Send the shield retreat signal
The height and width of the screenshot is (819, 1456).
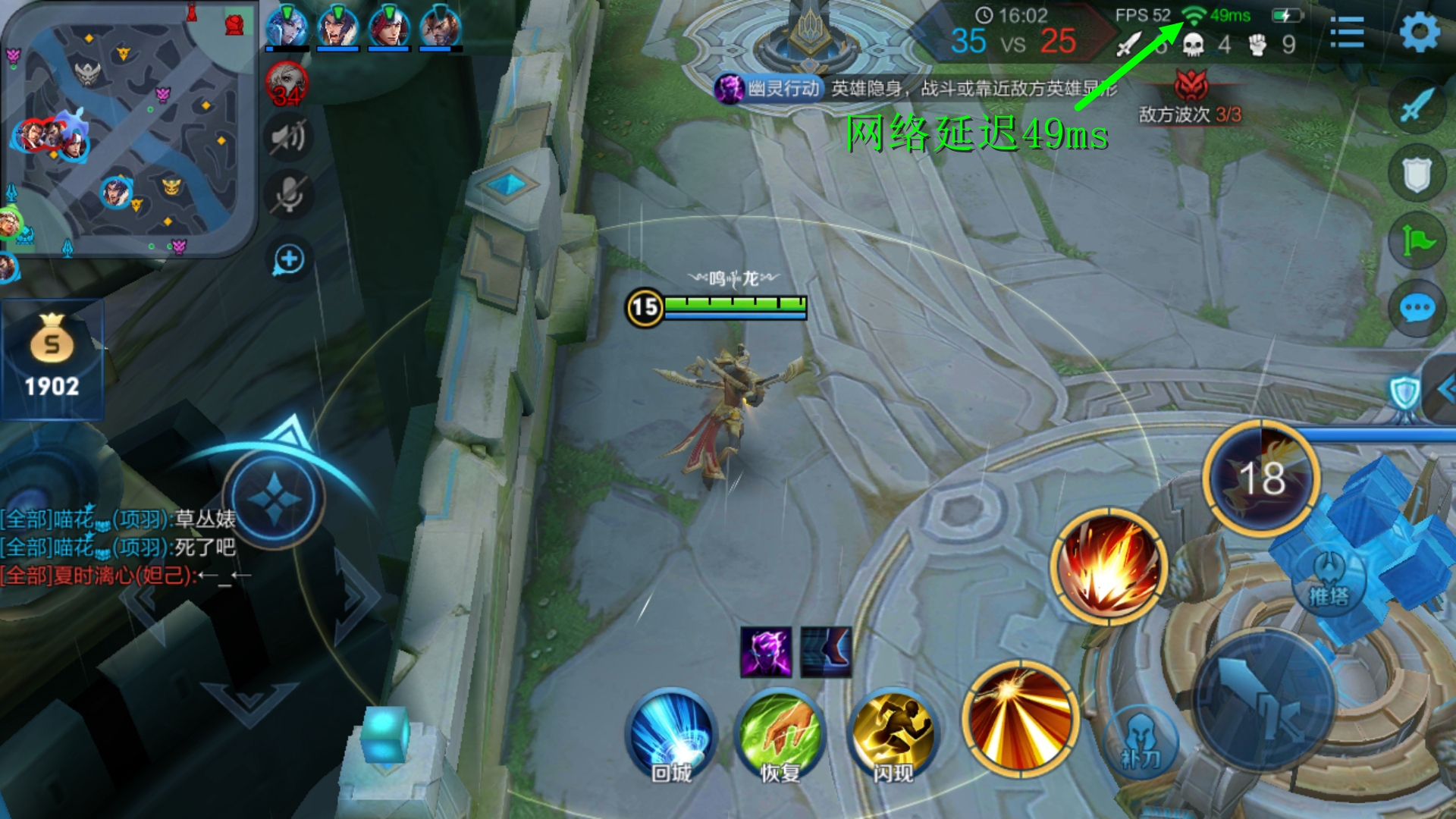pos(1417,174)
